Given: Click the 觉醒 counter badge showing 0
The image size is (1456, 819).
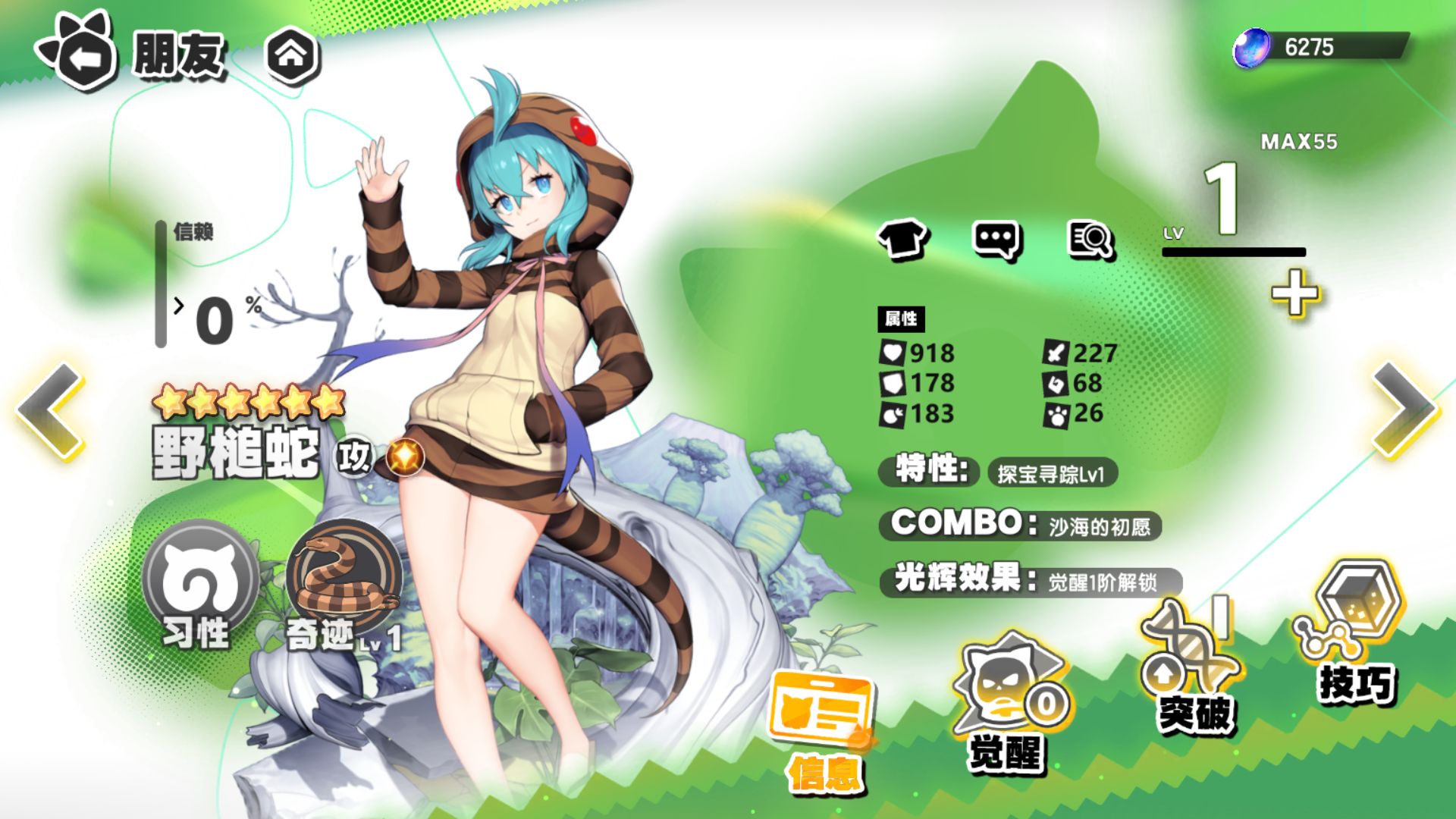Looking at the screenshot, I should pyautogui.click(x=1046, y=704).
